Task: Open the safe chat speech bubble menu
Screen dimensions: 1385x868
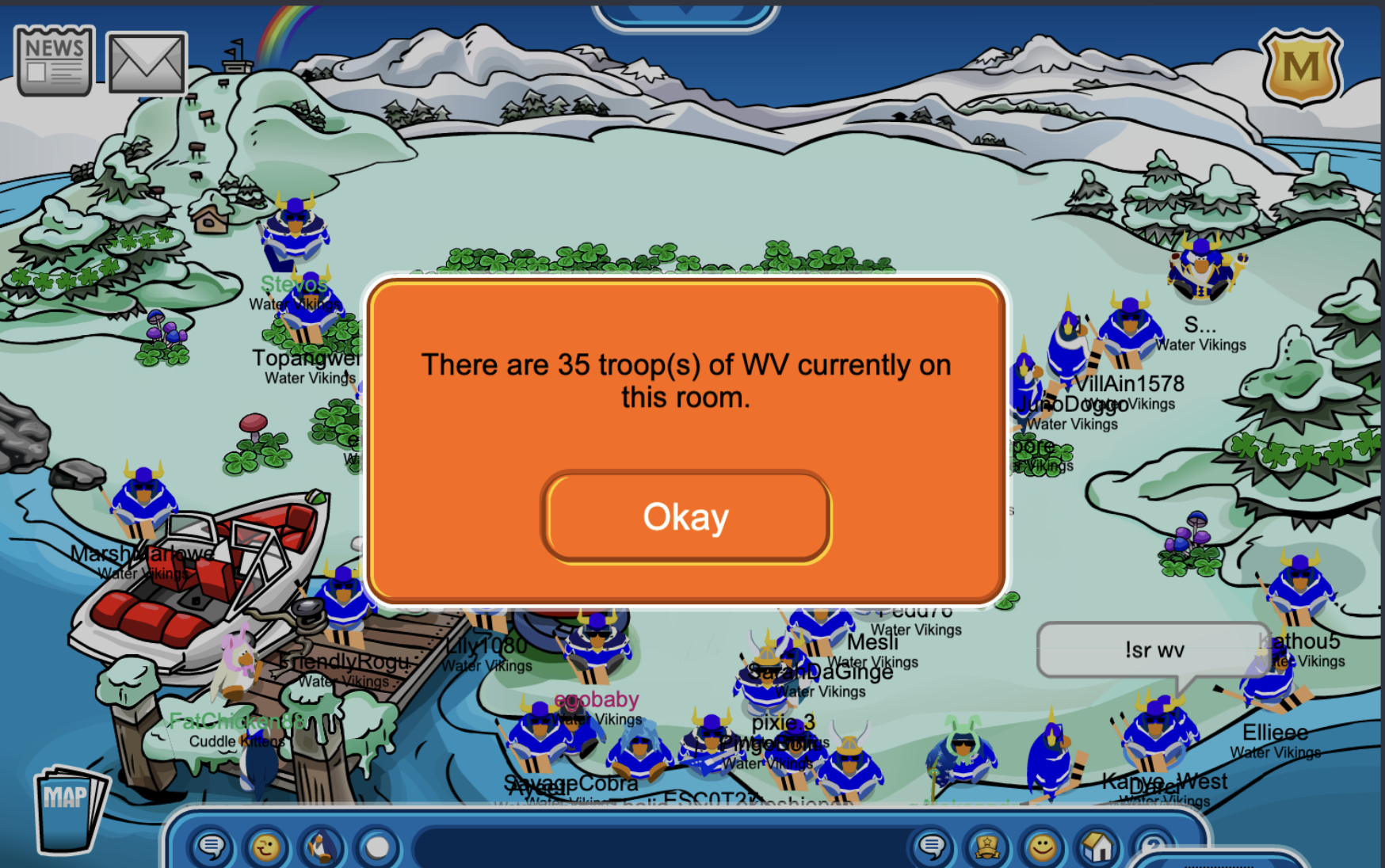Action: tap(212, 847)
